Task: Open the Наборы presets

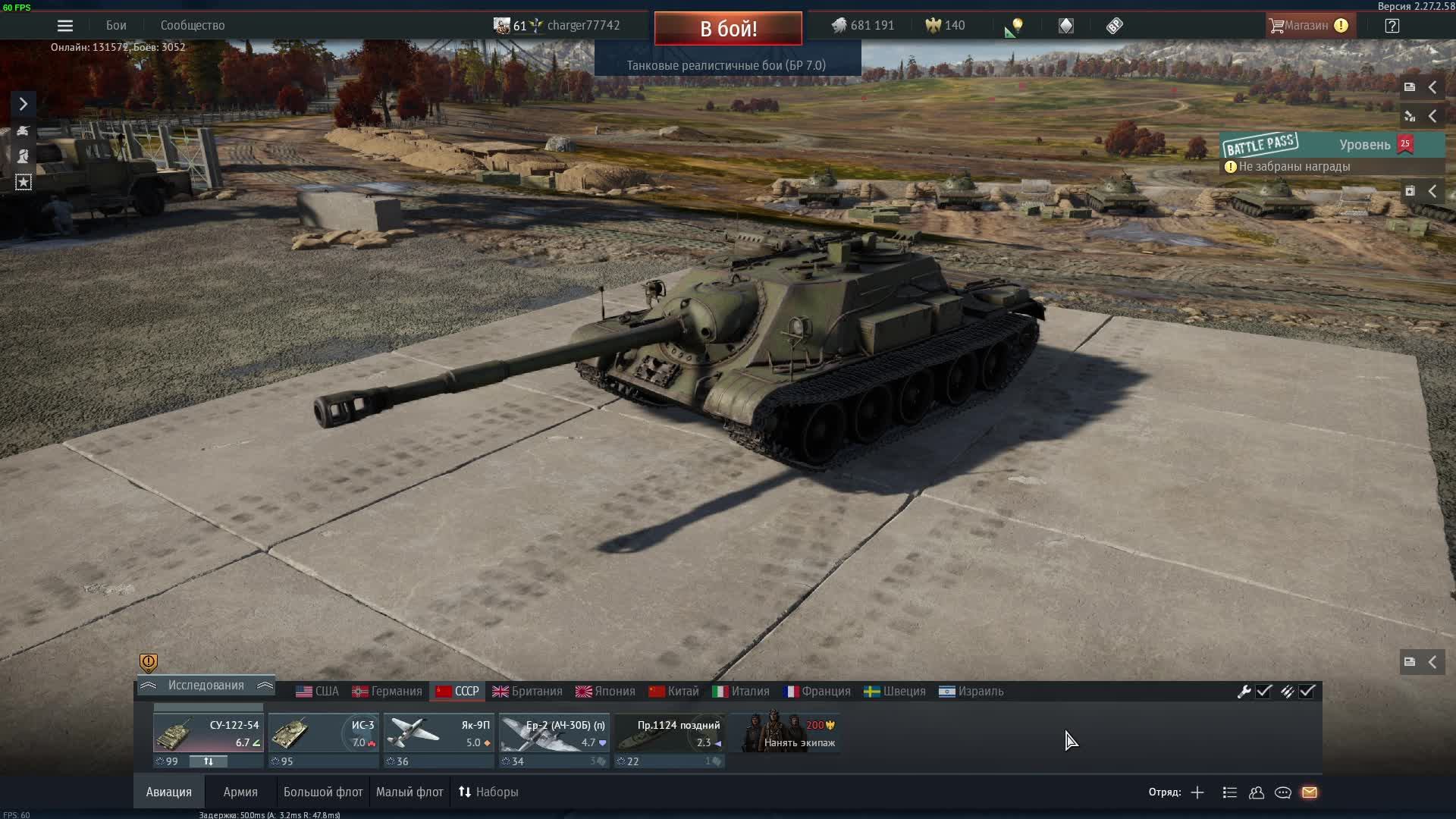Action: [488, 792]
